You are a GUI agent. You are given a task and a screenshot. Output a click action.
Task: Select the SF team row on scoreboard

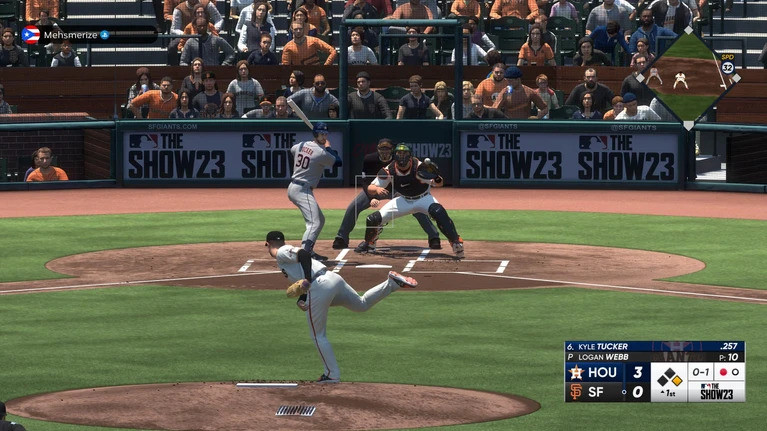[606, 392]
